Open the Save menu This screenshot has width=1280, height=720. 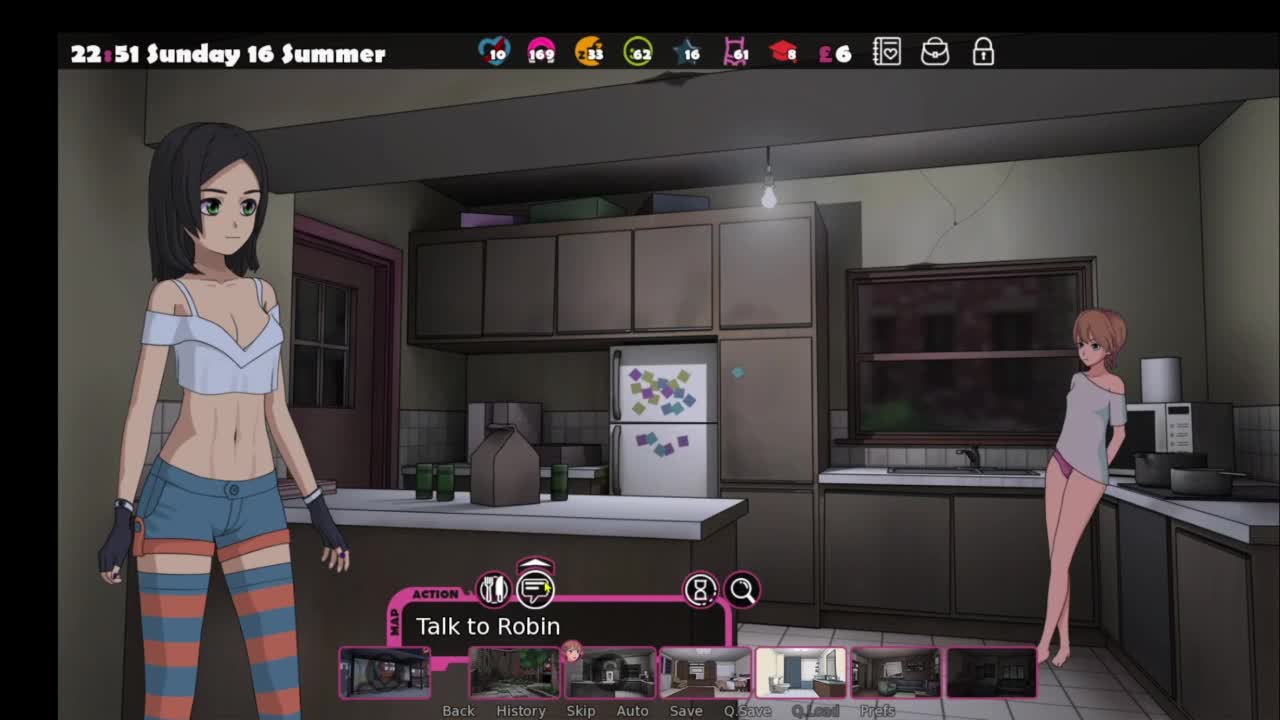coord(686,711)
